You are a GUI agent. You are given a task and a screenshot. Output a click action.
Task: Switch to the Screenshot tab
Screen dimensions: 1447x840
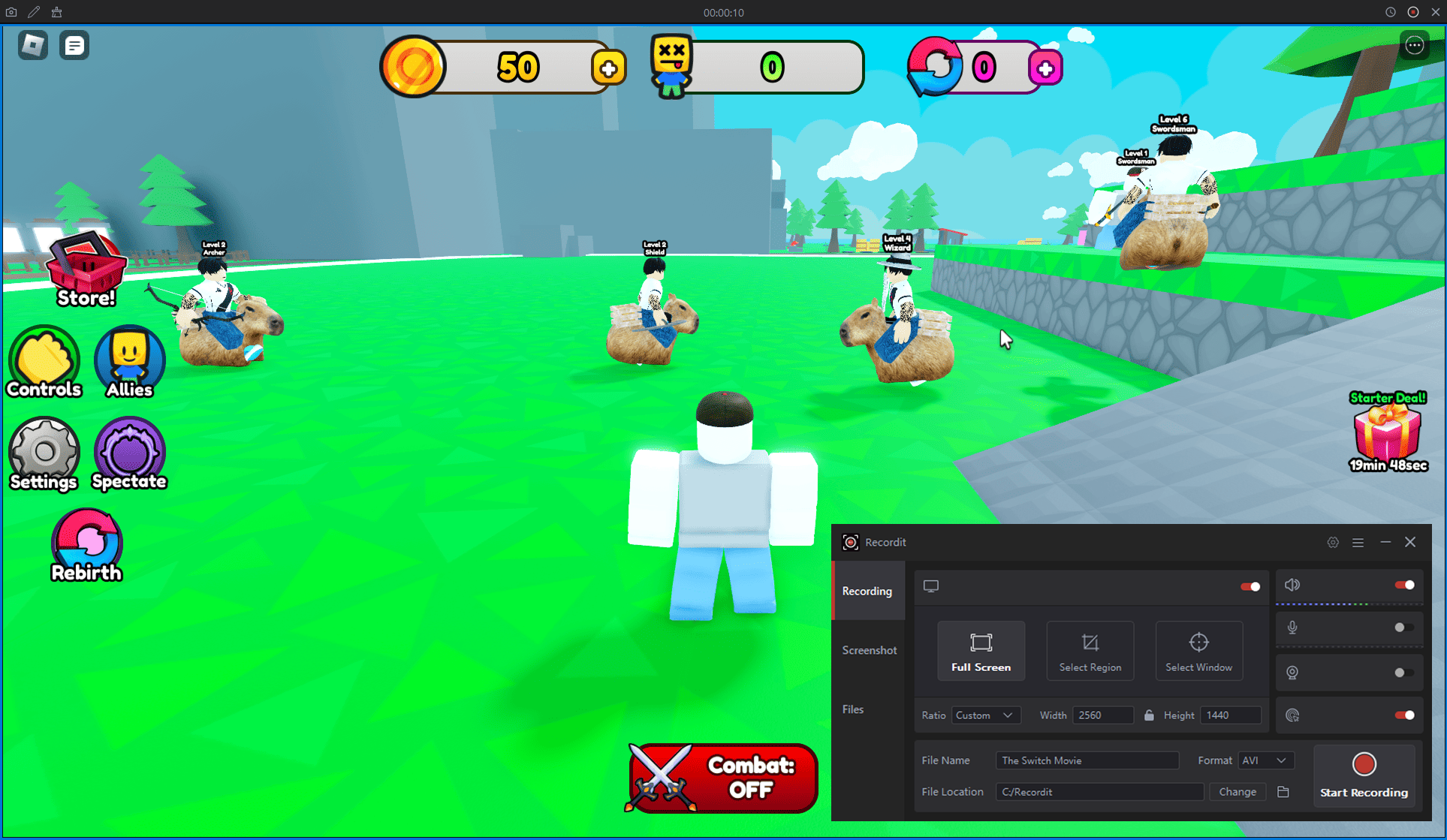[x=869, y=650]
